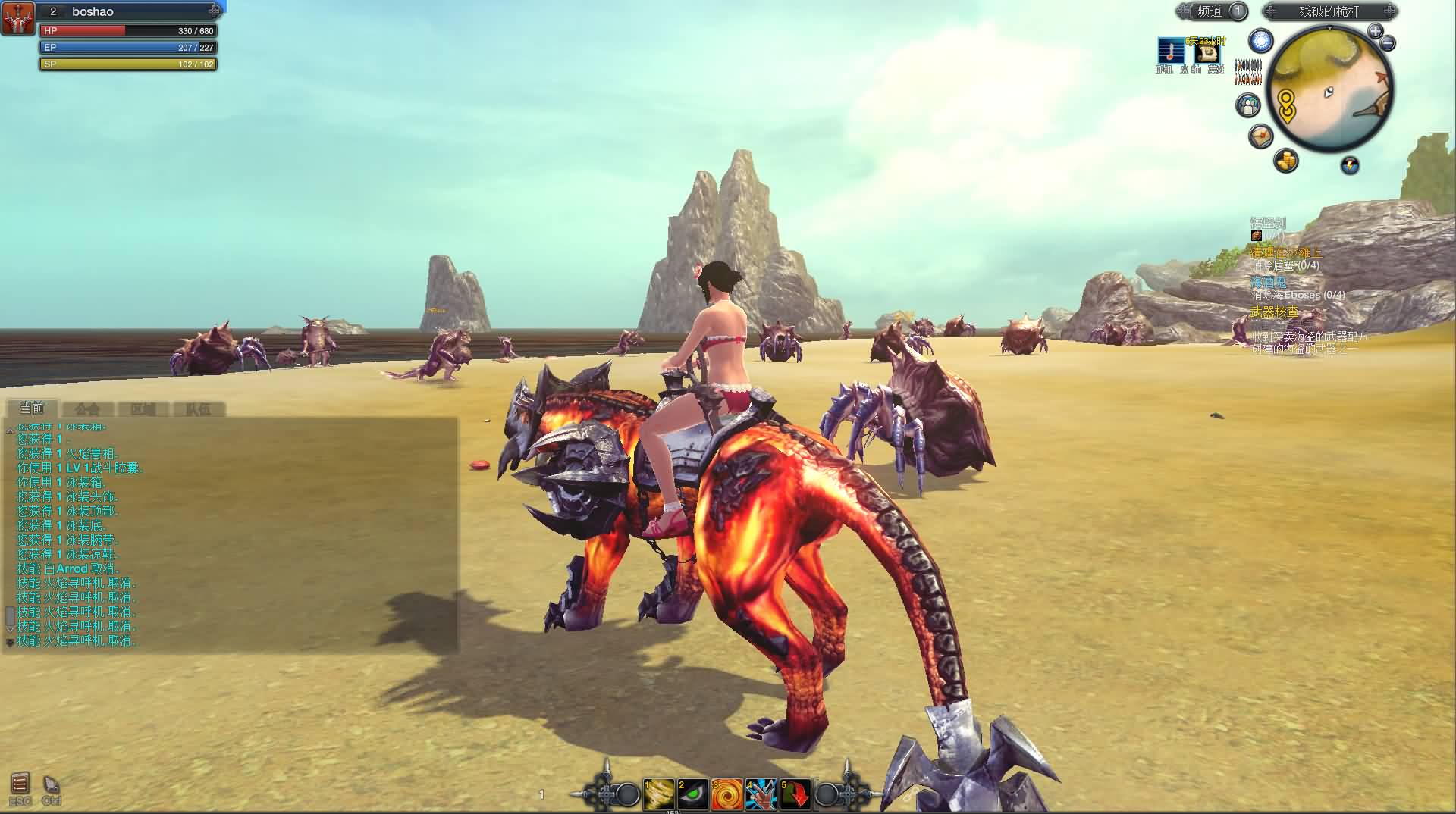Open the gold coins shop icon
This screenshot has width=1456, height=814.
coord(1285,161)
